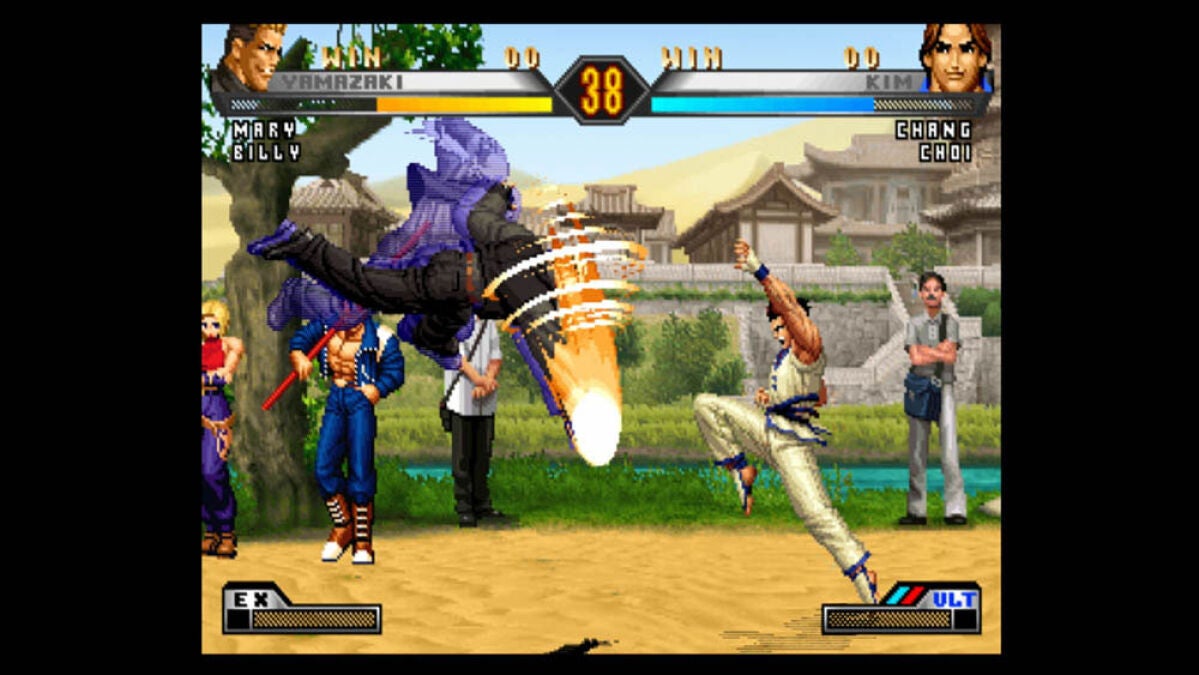1199x675 pixels.
Task: Choose Choi from the opposing reserve list
Action: [944, 153]
